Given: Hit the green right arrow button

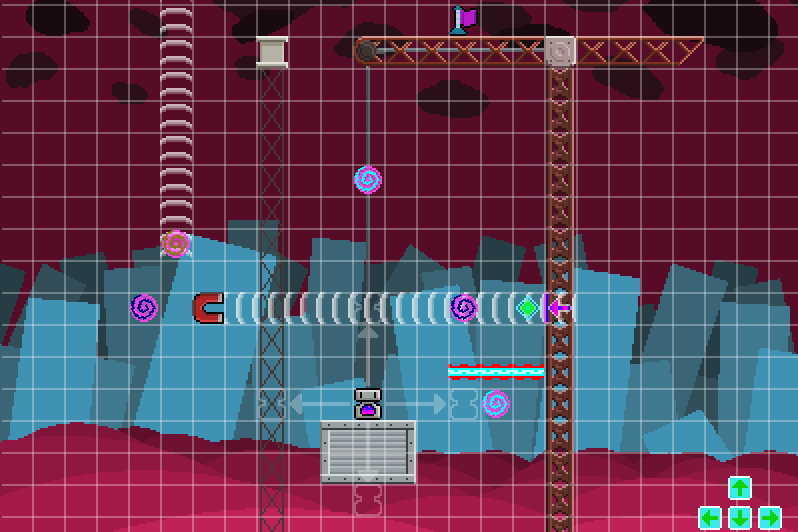Looking at the screenshot, I should (x=769, y=518).
